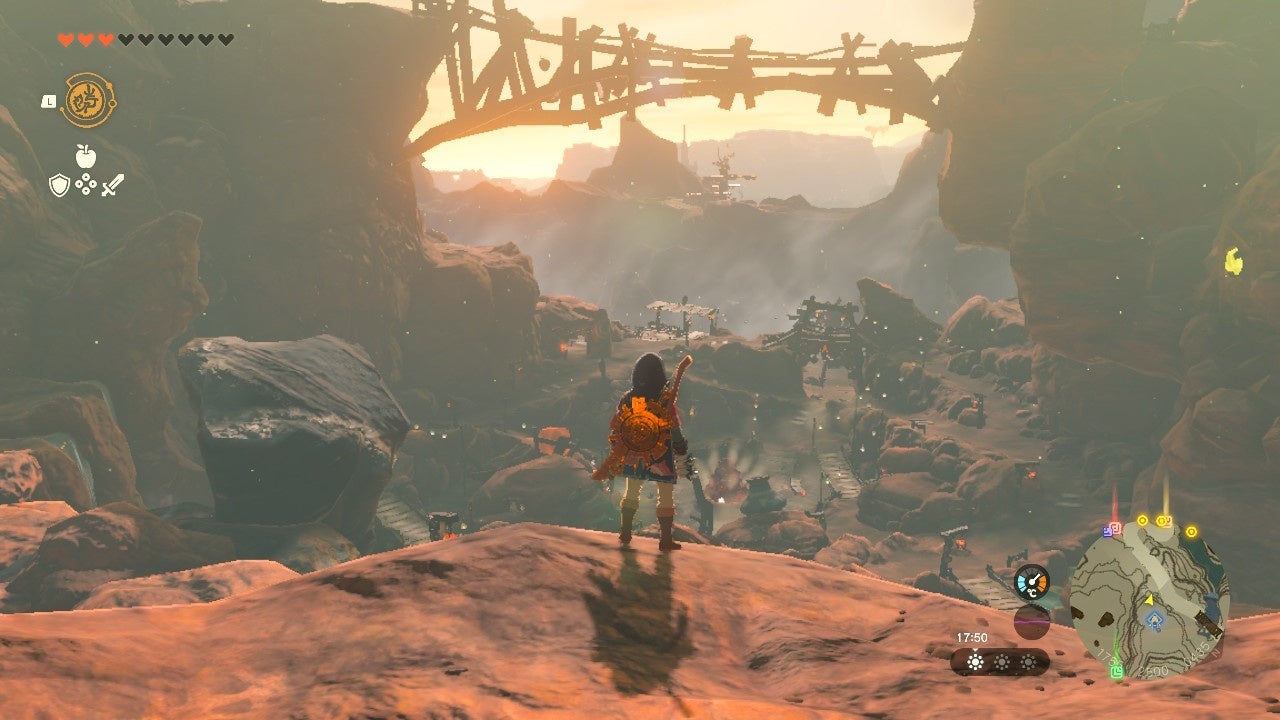The width and height of the screenshot is (1280, 720).
Task: Click the current sun icon in the forecast
Action: point(975,660)
